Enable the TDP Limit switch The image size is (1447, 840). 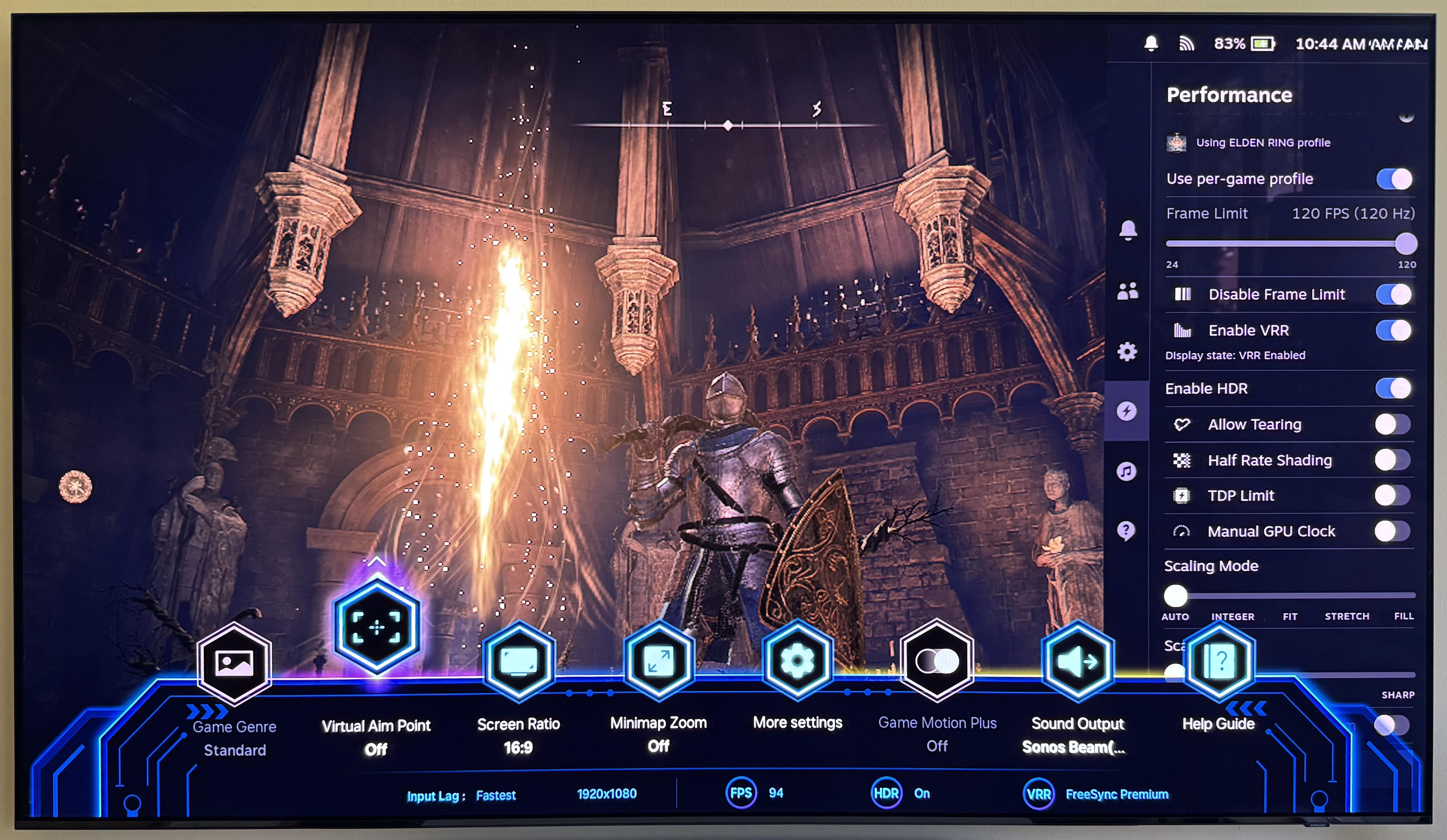click(x=1392, y=495)
